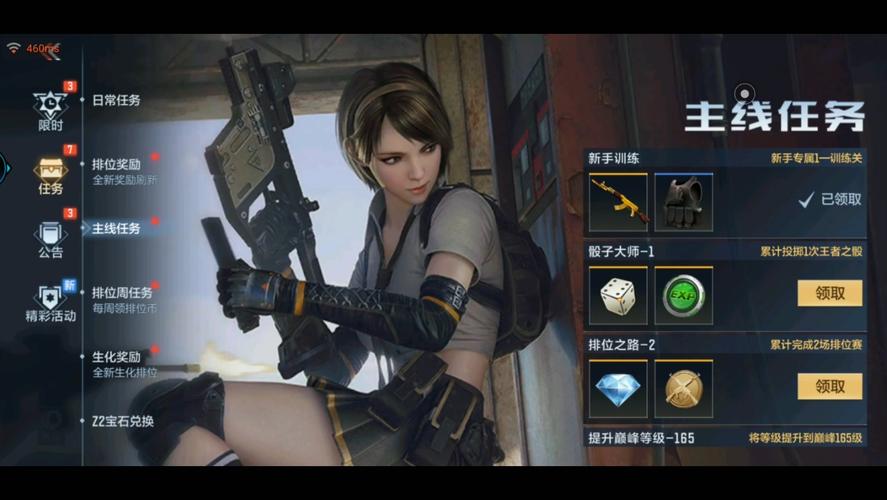Inspect the gold crossed-swords coin reward
The width and height of the screenshot is (887, 500).
coord(684,388)
